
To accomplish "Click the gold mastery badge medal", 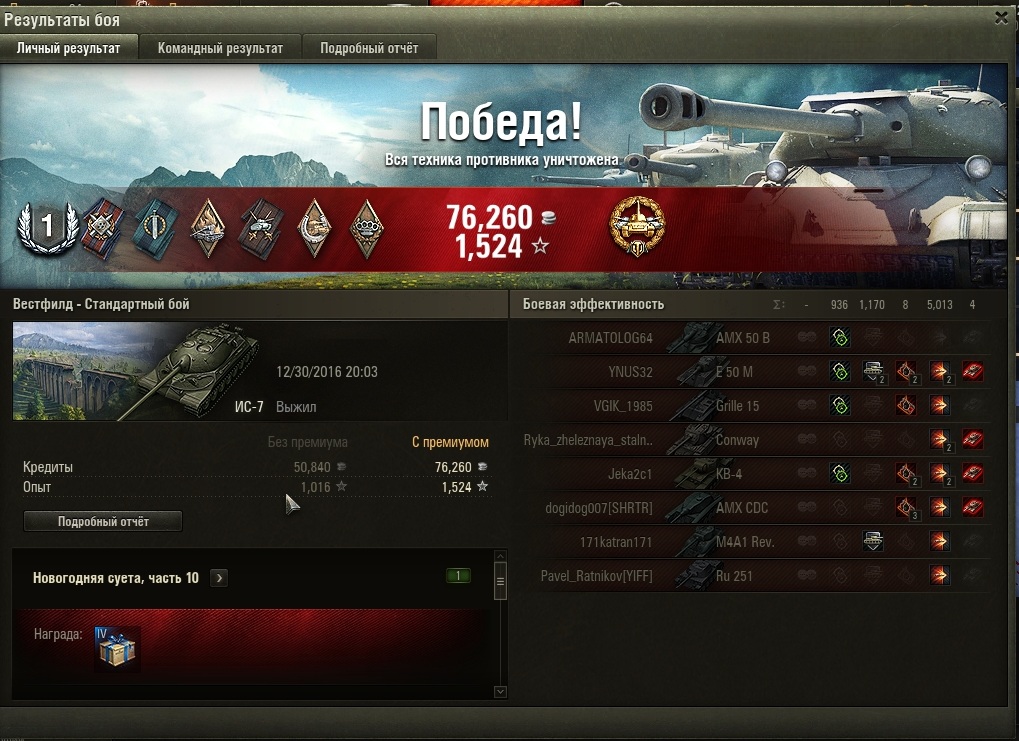I will point(637,226).
